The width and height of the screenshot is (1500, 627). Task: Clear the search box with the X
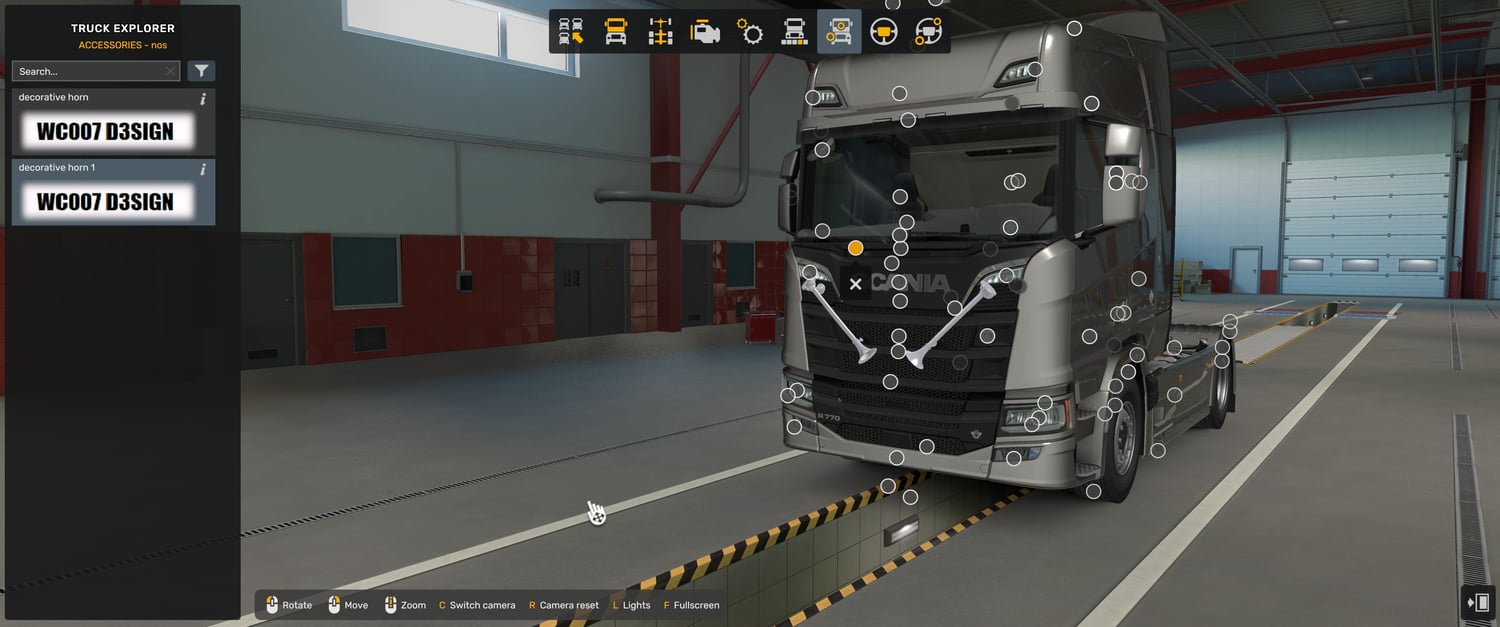171,71
